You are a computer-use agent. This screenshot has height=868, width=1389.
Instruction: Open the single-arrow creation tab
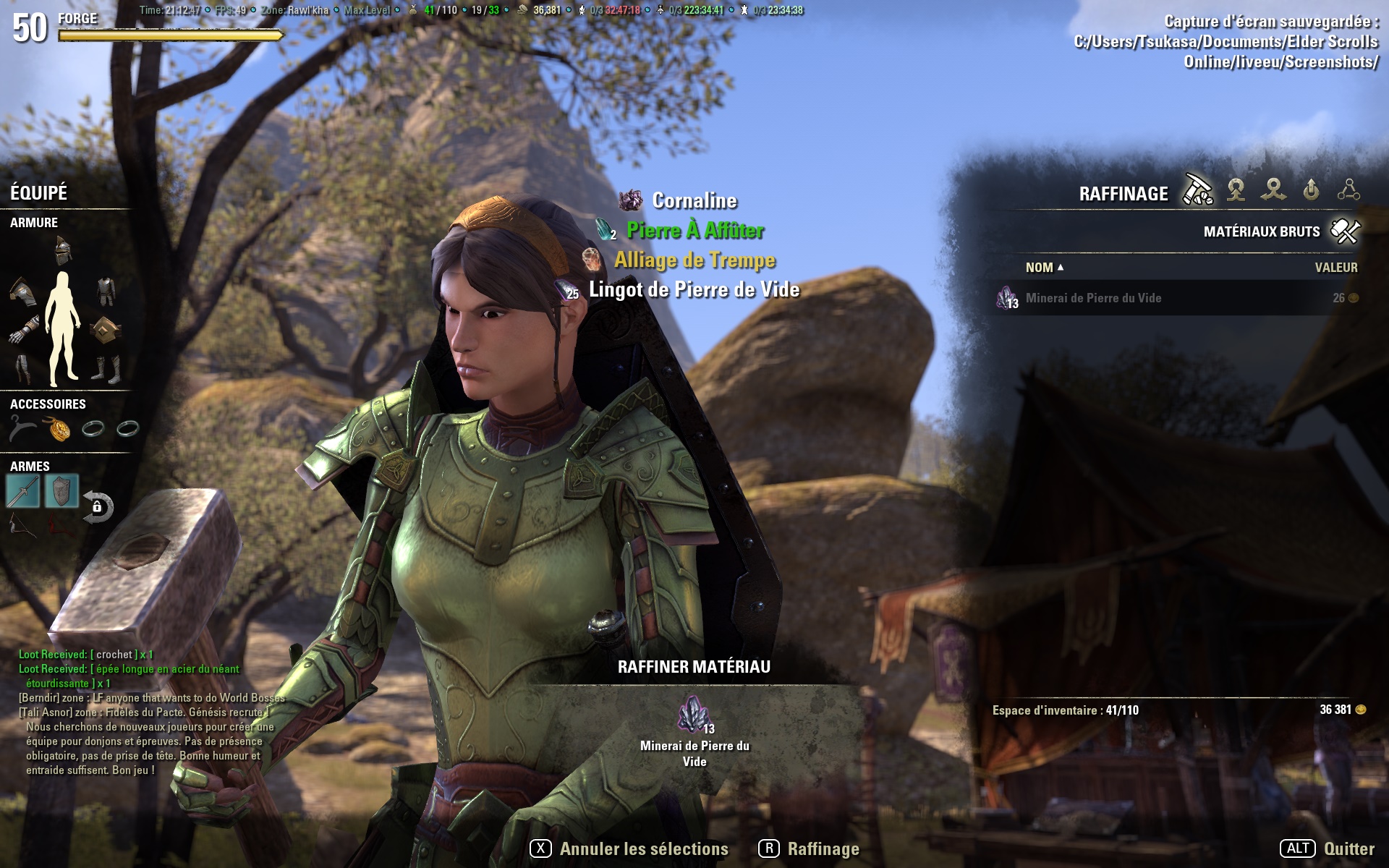(1236, 191)
